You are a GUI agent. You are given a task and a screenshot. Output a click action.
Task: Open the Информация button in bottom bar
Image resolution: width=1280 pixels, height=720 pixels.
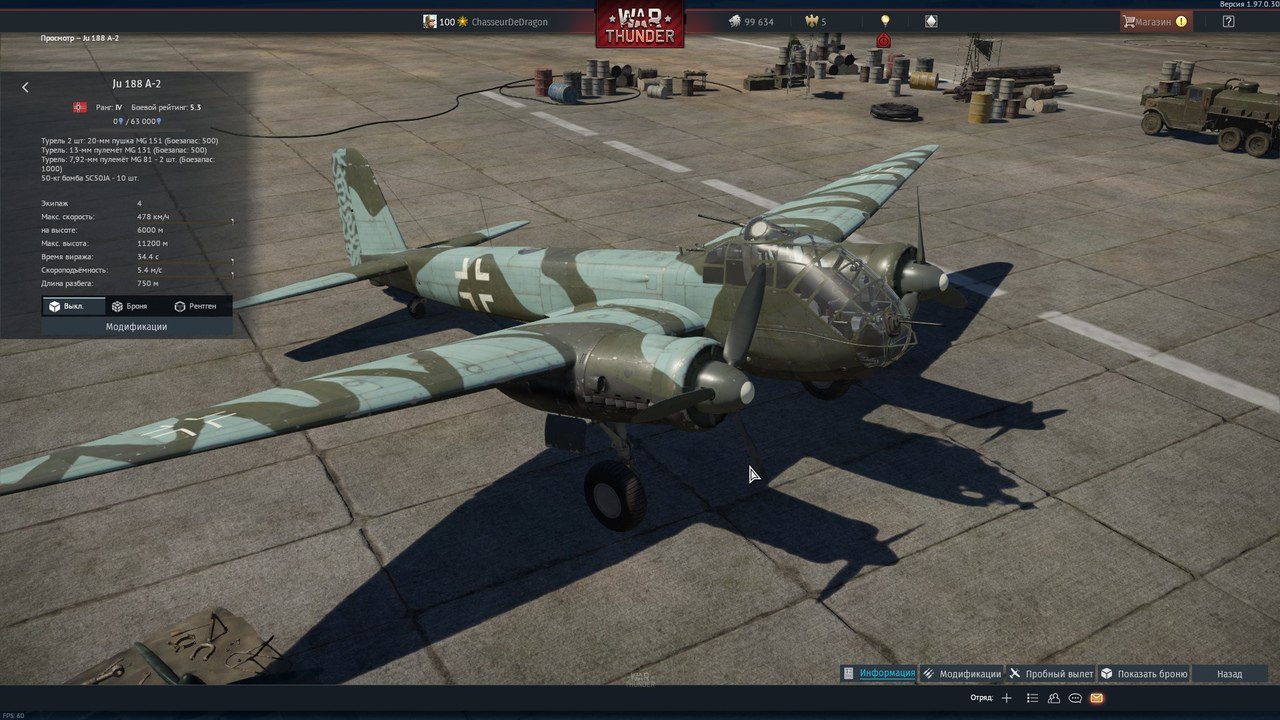(x=879, y=673)
